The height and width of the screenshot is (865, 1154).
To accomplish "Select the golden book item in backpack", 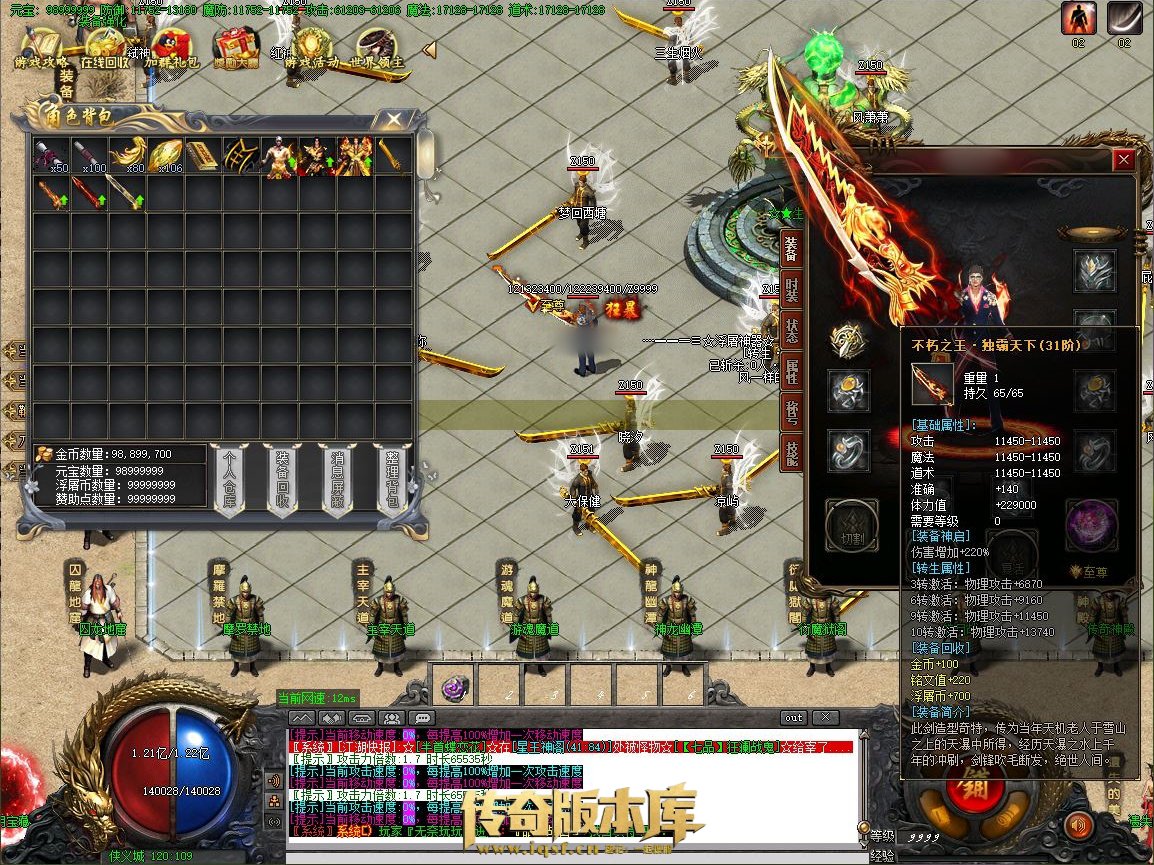I will 204,155.
